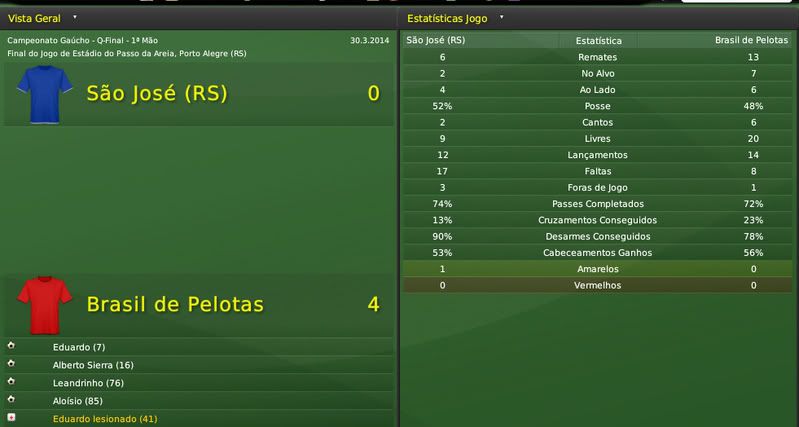Select São José (RS) large team name

(157, 94)
